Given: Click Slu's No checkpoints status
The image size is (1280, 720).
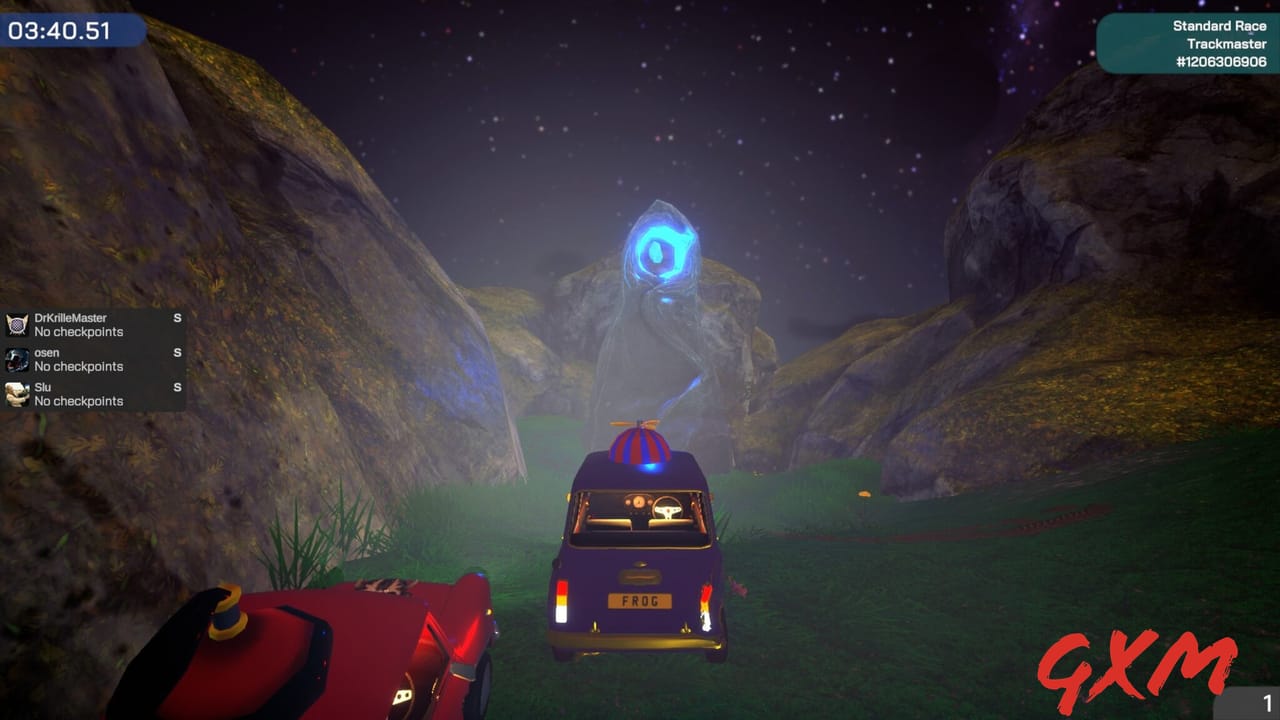Looking at the screenshot, I should 79,401.
